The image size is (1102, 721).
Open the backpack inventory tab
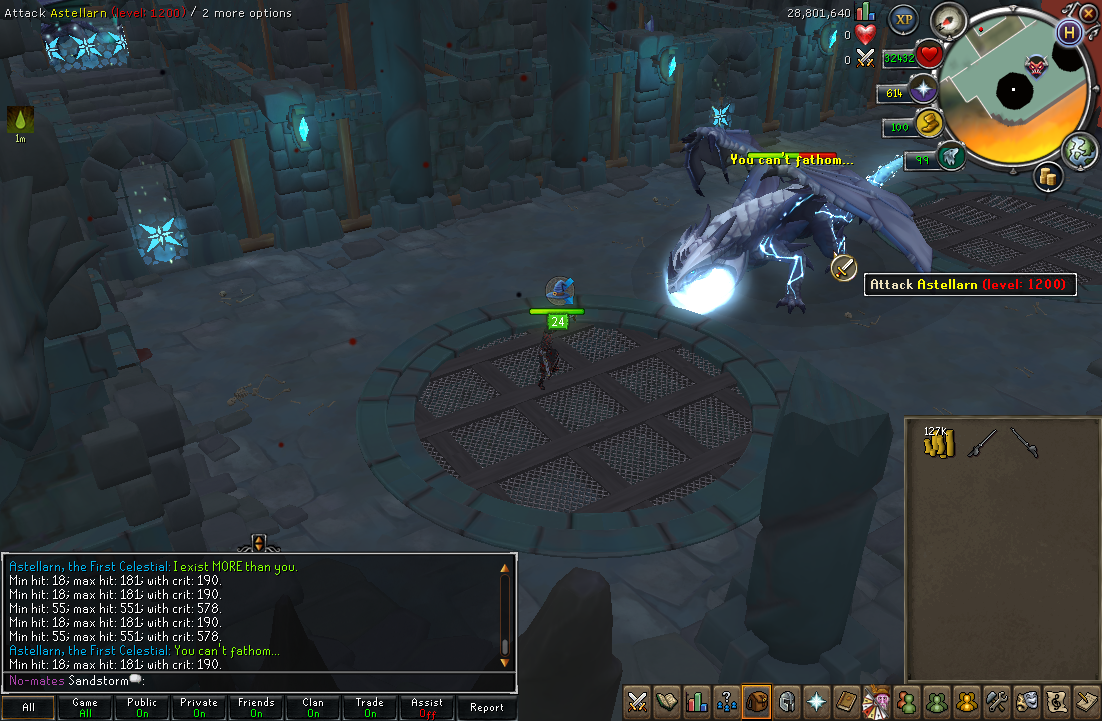click(756, 702)
